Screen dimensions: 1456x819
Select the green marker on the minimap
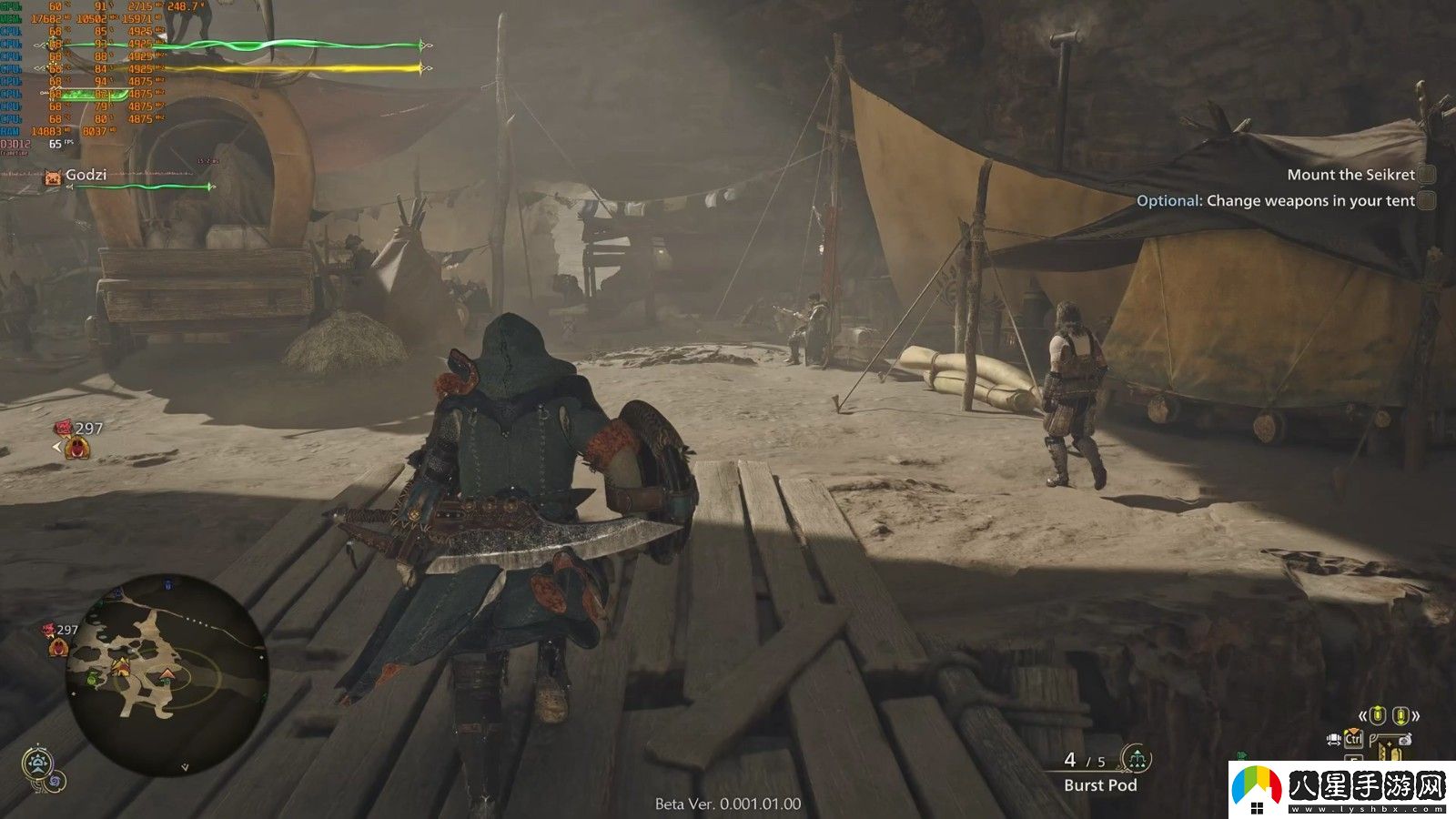(x=94, y=678)
